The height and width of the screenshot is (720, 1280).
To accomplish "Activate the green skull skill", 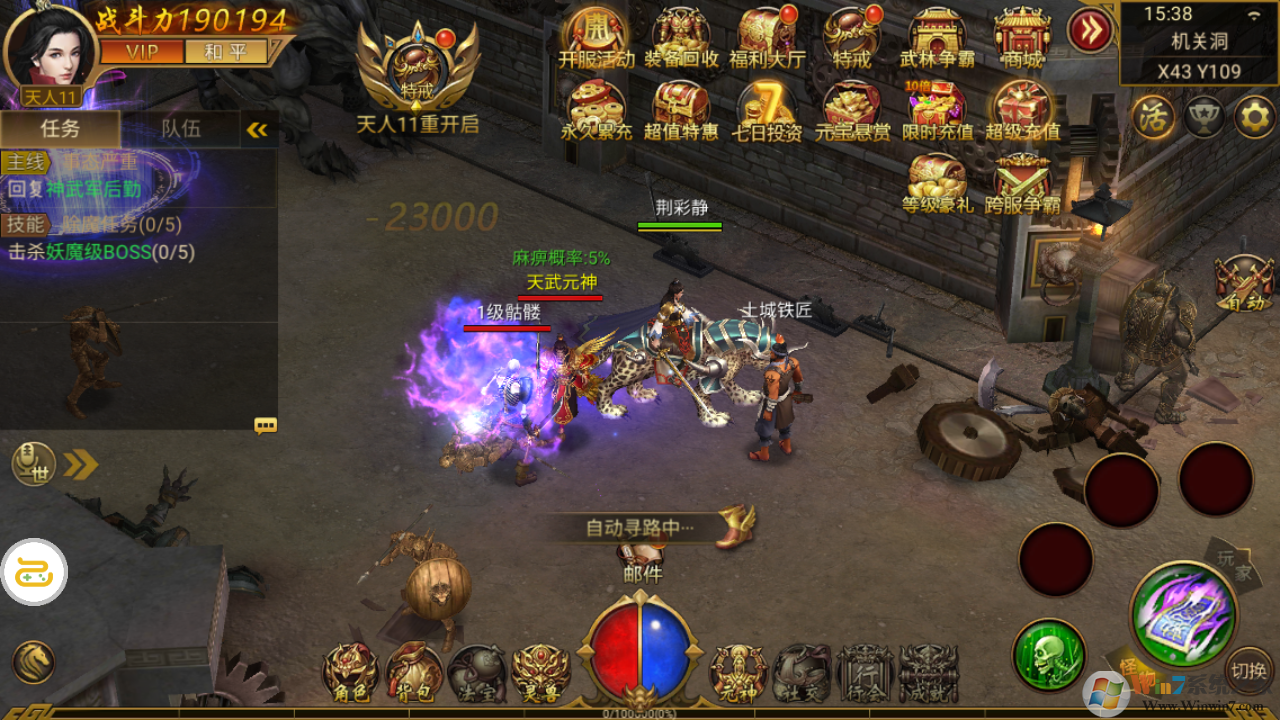I will click(x=1049, y=655).
